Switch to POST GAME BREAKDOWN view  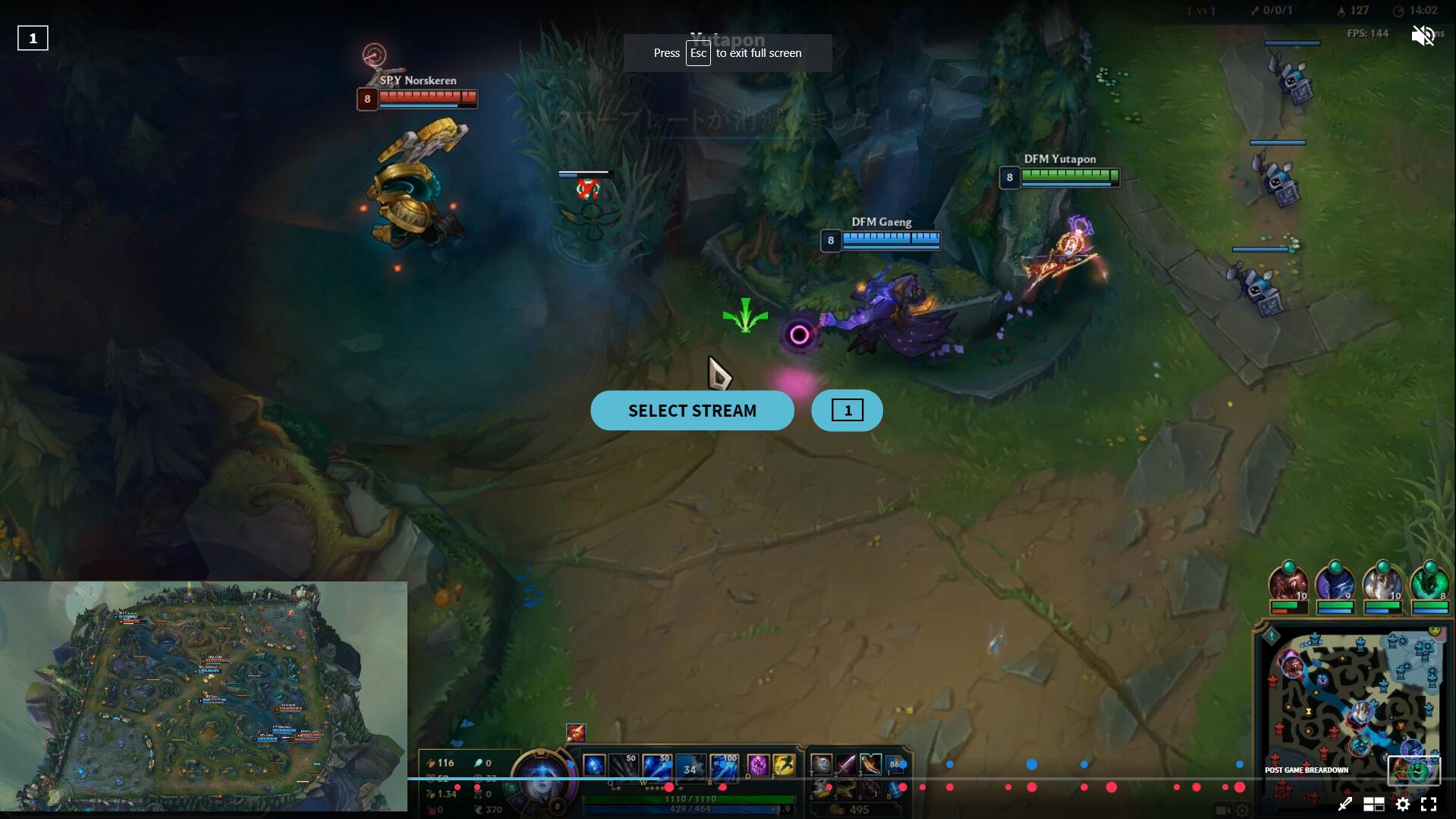[1306, 770]
